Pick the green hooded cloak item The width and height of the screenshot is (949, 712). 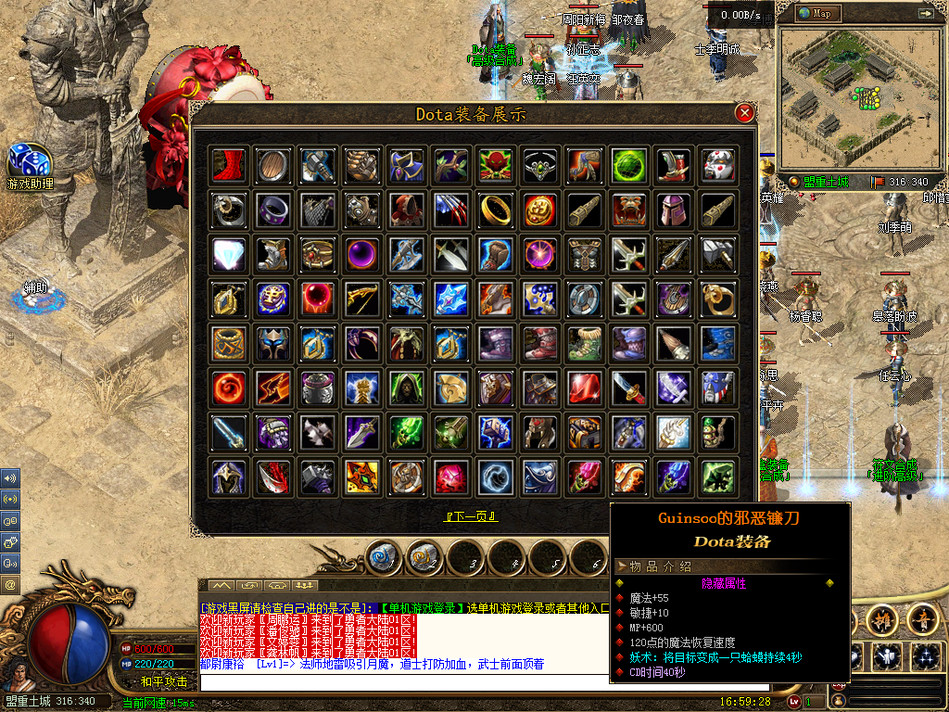tap(406, 388)
